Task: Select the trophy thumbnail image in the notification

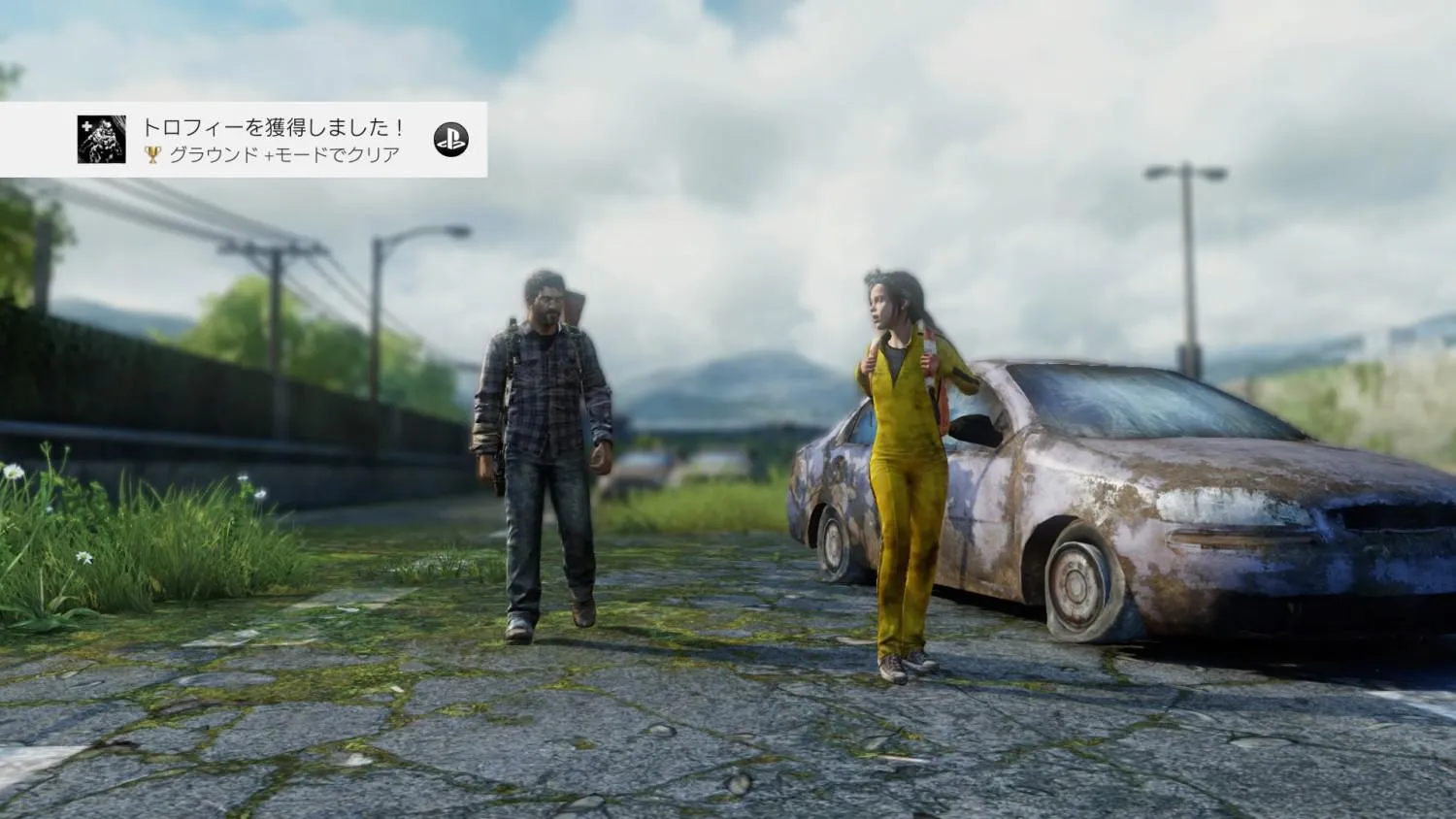Action: [x=102, y=140]
